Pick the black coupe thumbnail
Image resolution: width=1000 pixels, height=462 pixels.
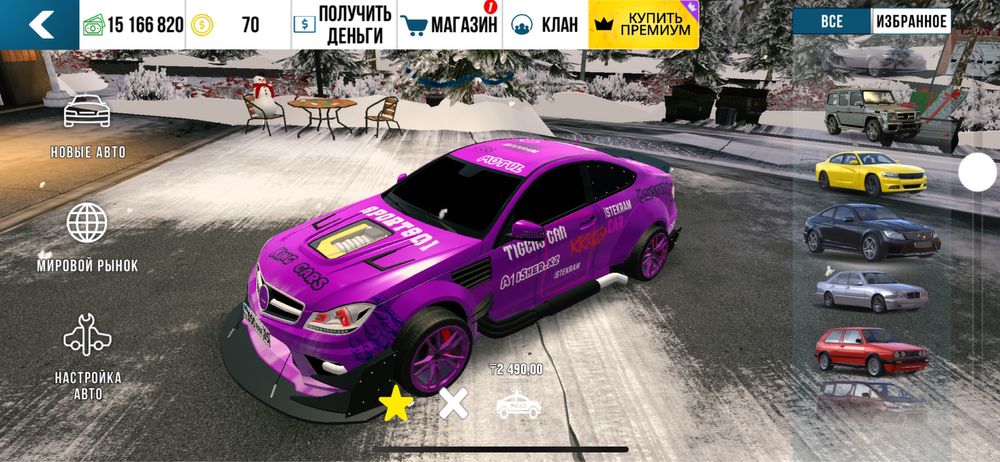click(872, 231)
